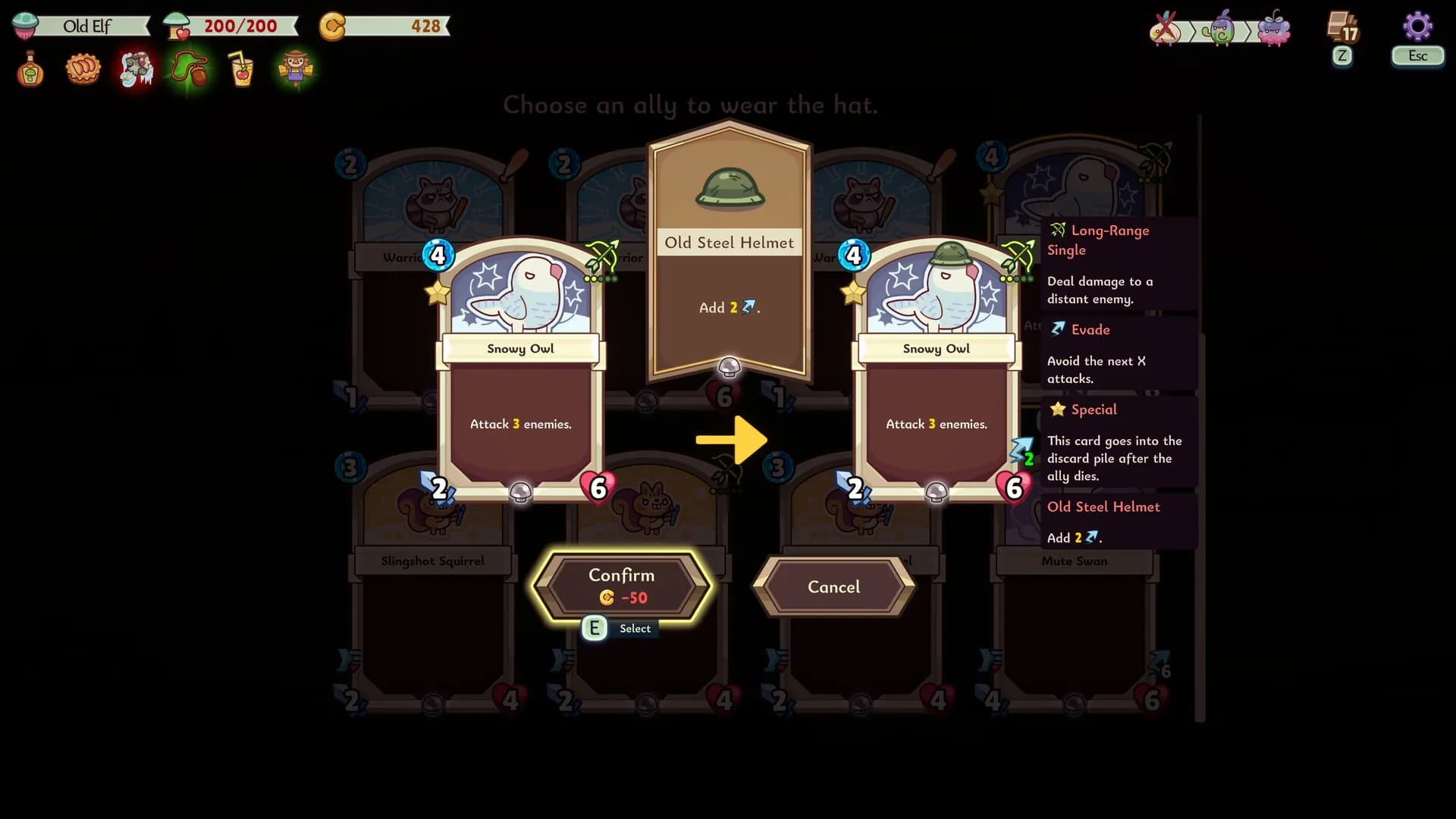This screenshot has width=1456, height=819.
Task: Open the apple juice drink item
Action: pyautogui.click(x=242, y=69)
